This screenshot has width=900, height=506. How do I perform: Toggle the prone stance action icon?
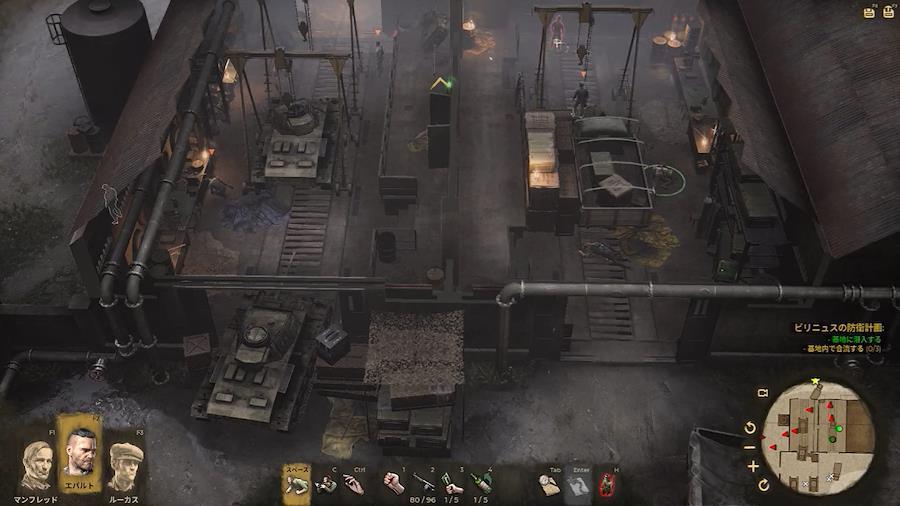coord(295,484)
